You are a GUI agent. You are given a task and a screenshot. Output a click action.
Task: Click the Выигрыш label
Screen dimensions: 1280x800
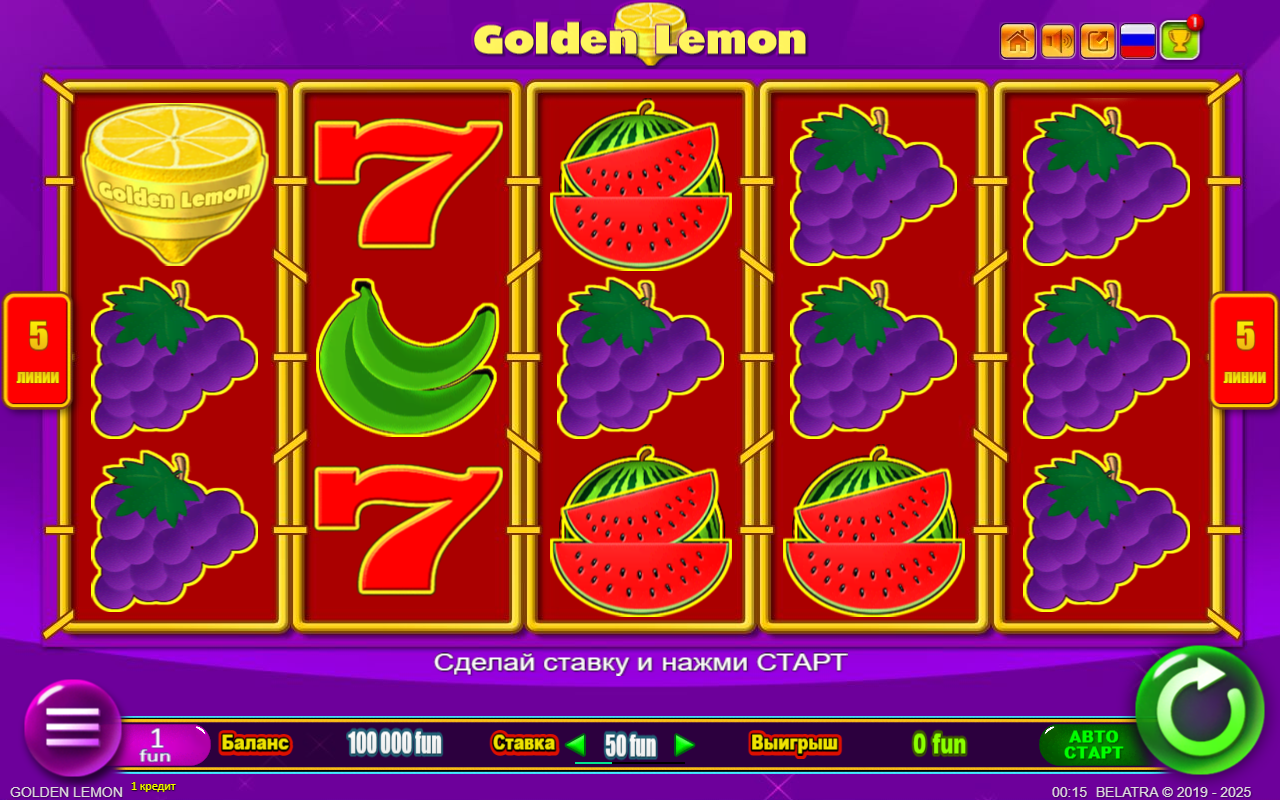tap(795, 745)
